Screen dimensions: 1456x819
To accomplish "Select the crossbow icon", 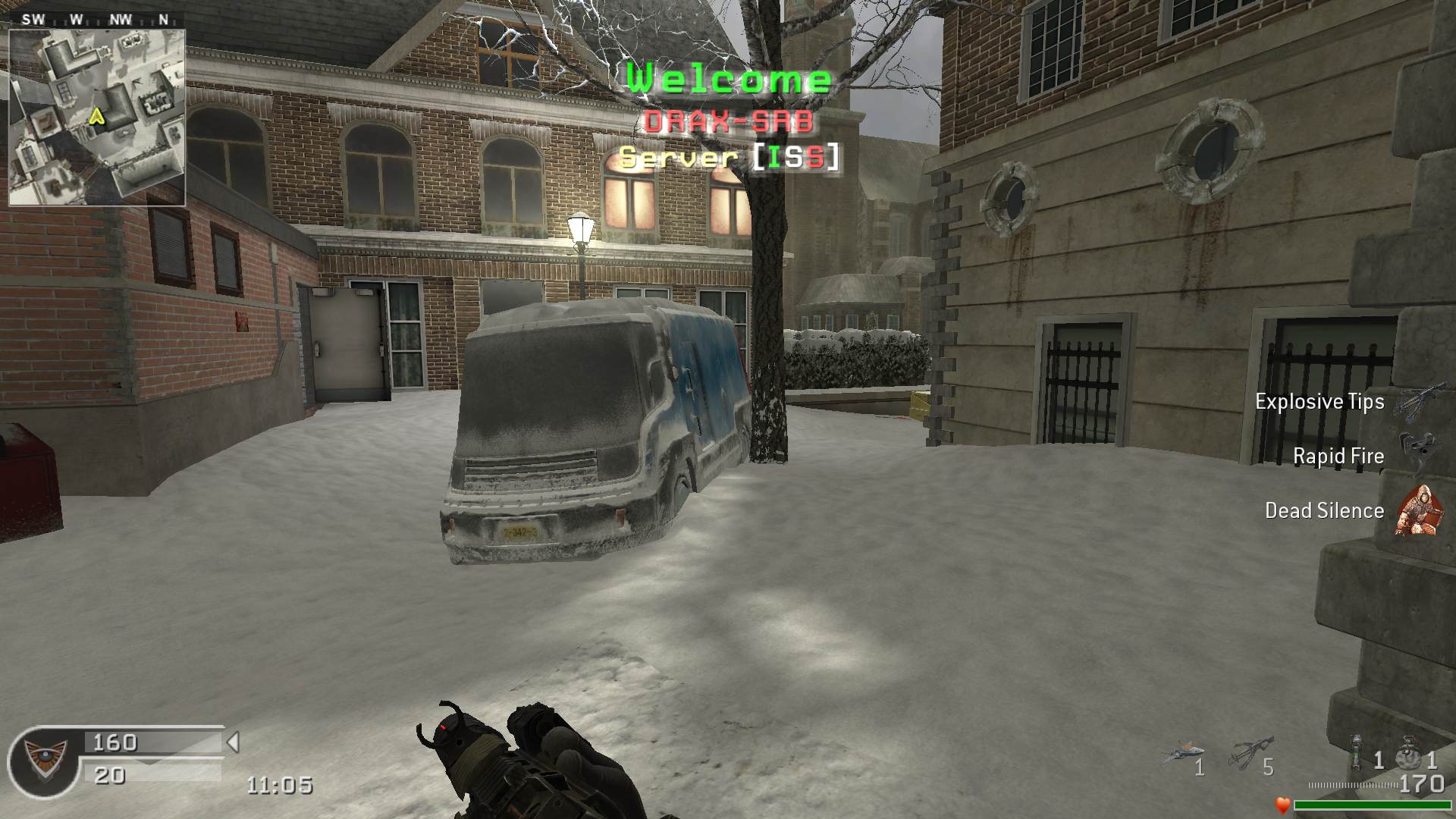I will (1250, 752).
